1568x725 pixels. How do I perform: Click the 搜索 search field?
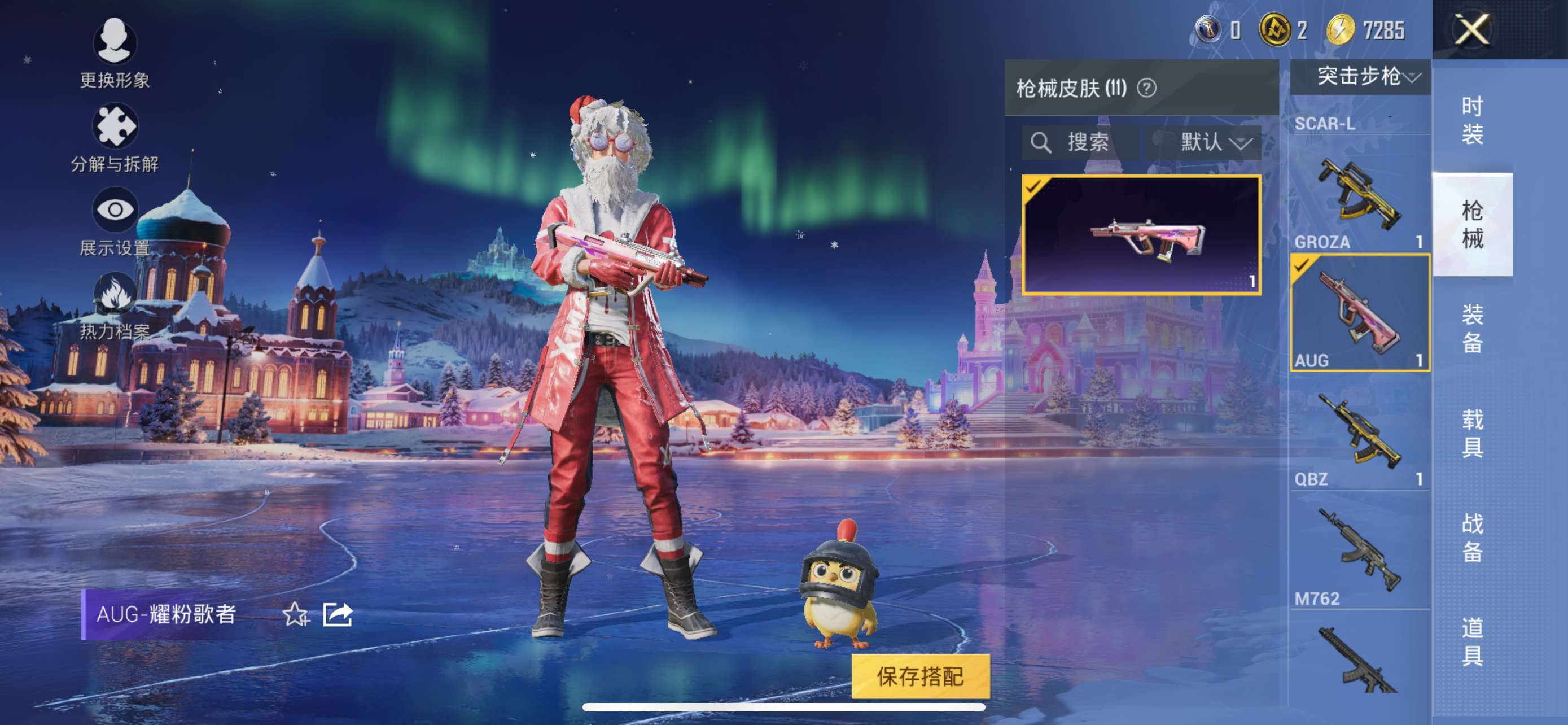pos(1080,142)
